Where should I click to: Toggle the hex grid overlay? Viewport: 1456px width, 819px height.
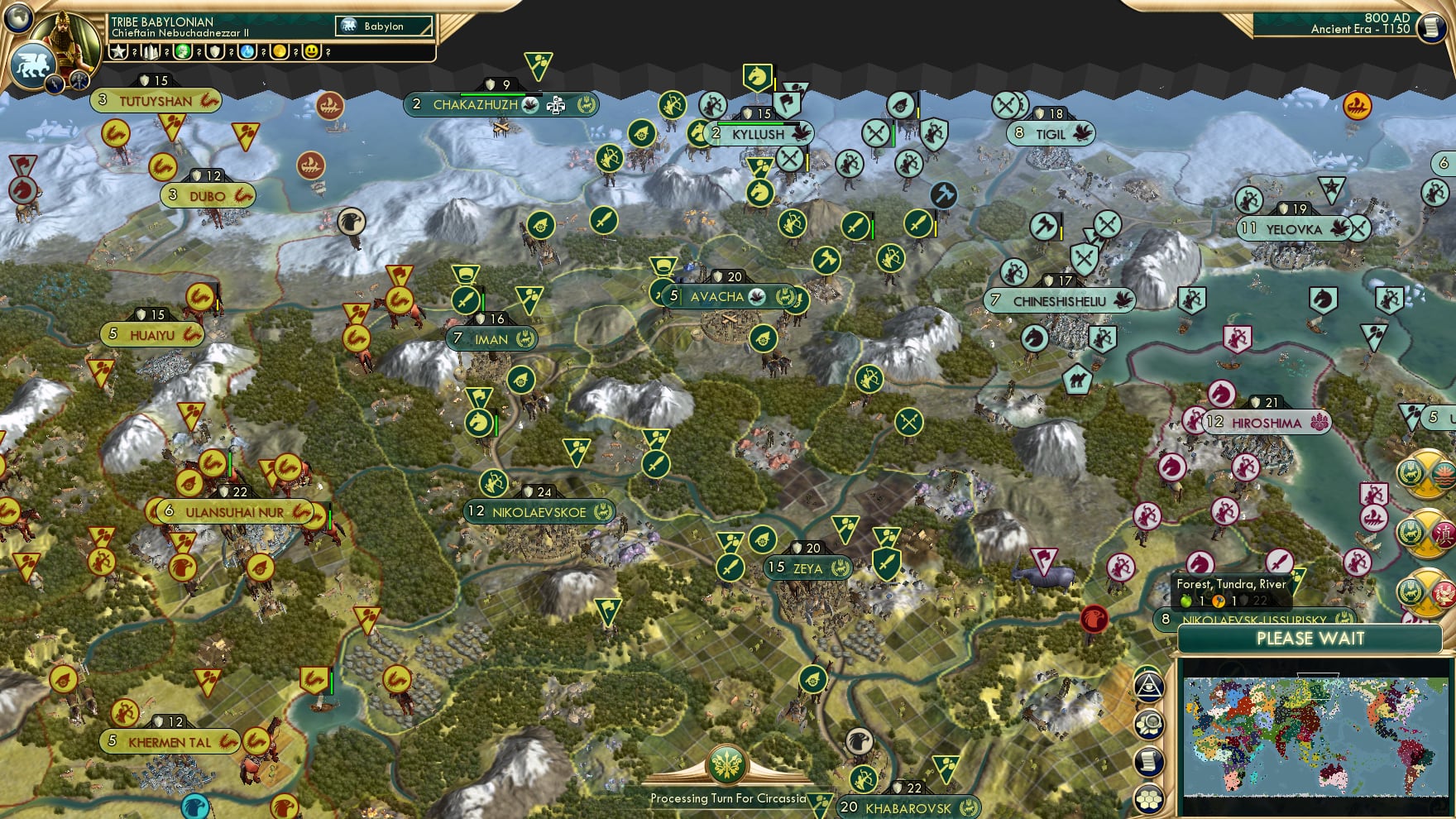pyautogui.click(x=1149, y=799)
